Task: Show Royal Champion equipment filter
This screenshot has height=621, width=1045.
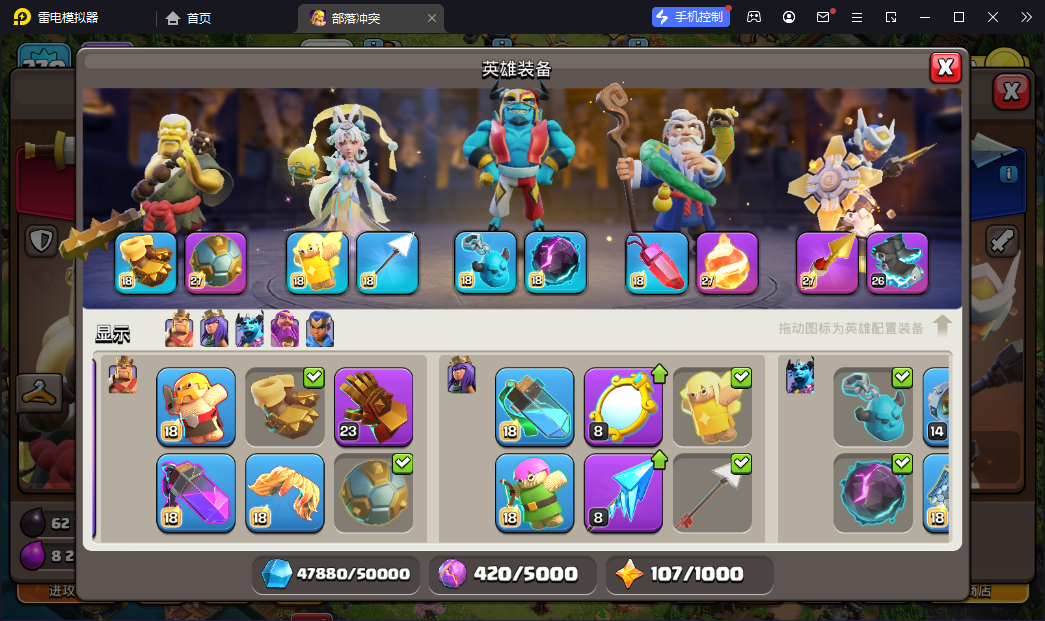Action: [x=320, y=329]
